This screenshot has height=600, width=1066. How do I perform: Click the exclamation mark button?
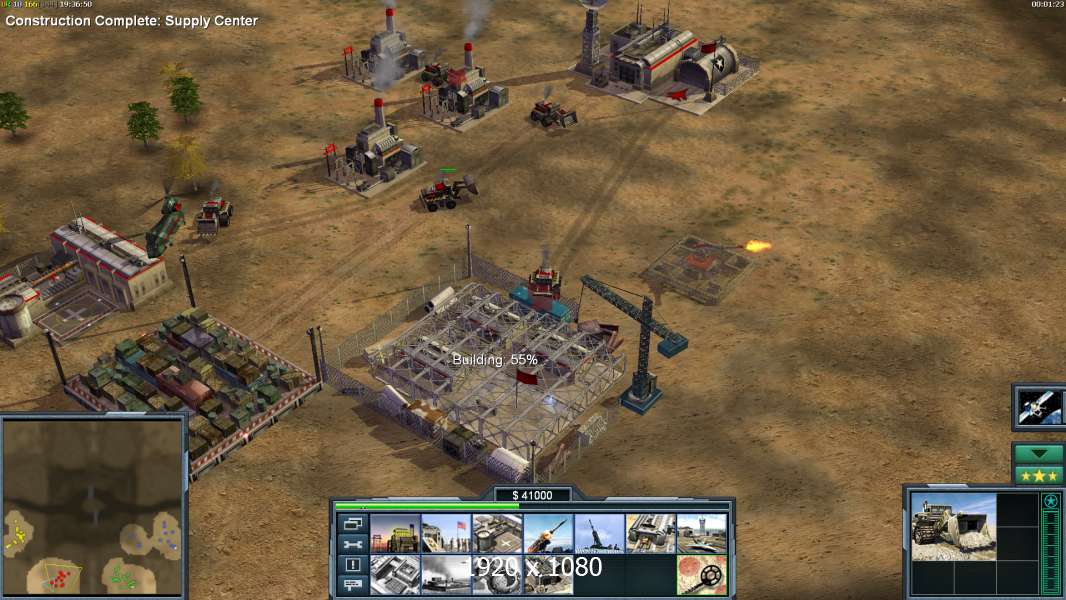pos(352,565)
